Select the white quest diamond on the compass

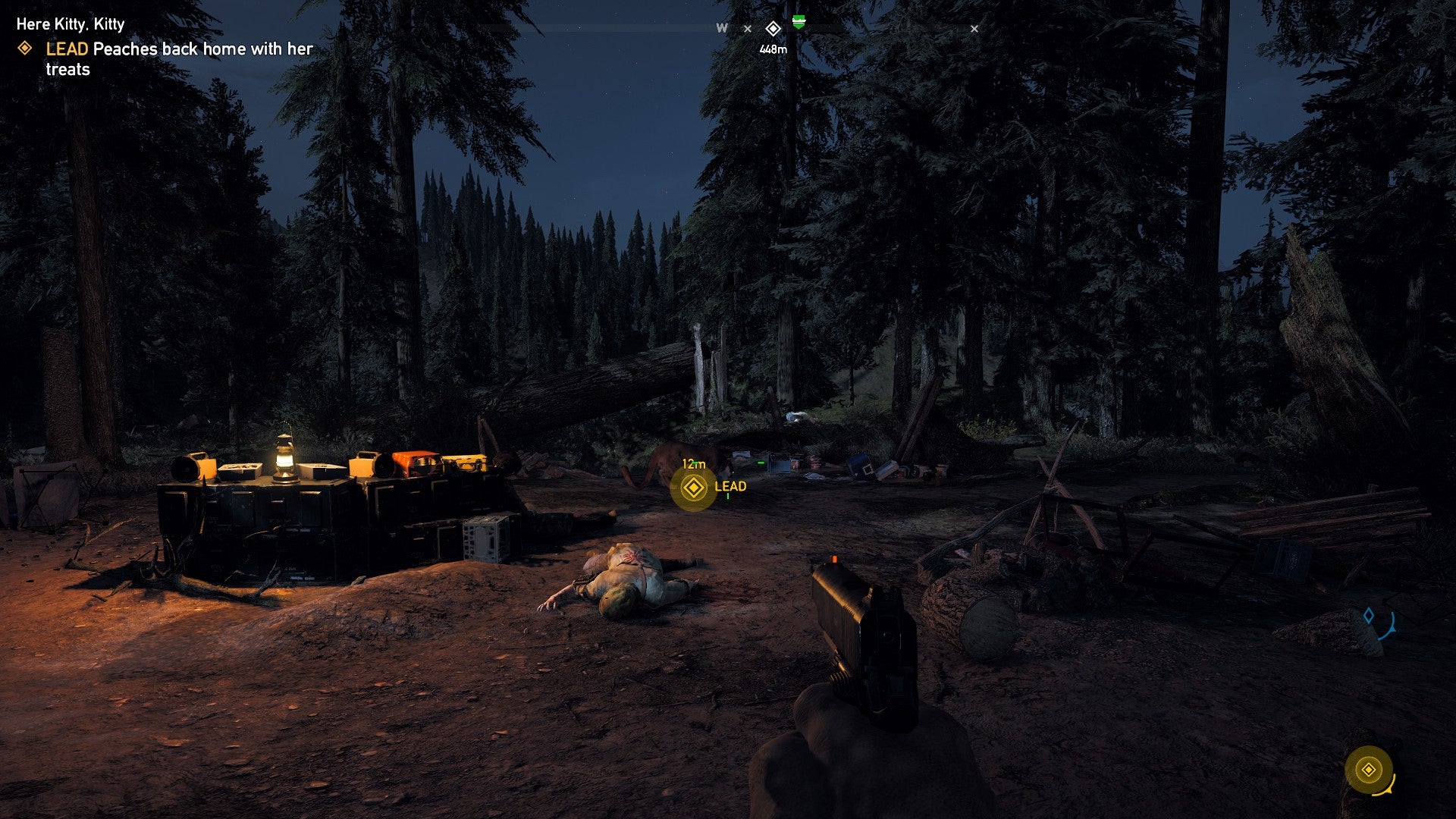773,29
